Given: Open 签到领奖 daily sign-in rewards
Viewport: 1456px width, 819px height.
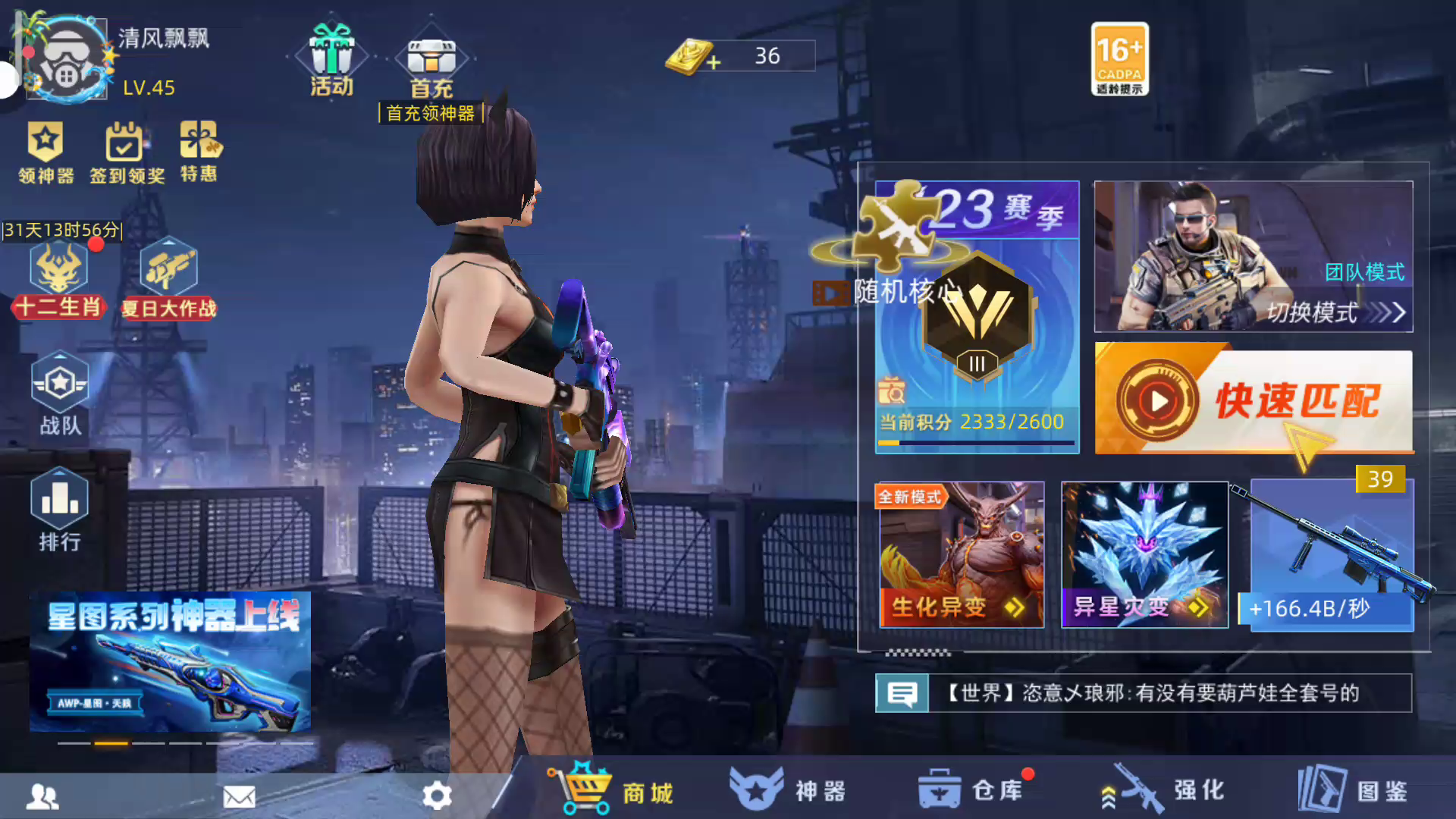Looking at the screenshot, I should 127,153.
